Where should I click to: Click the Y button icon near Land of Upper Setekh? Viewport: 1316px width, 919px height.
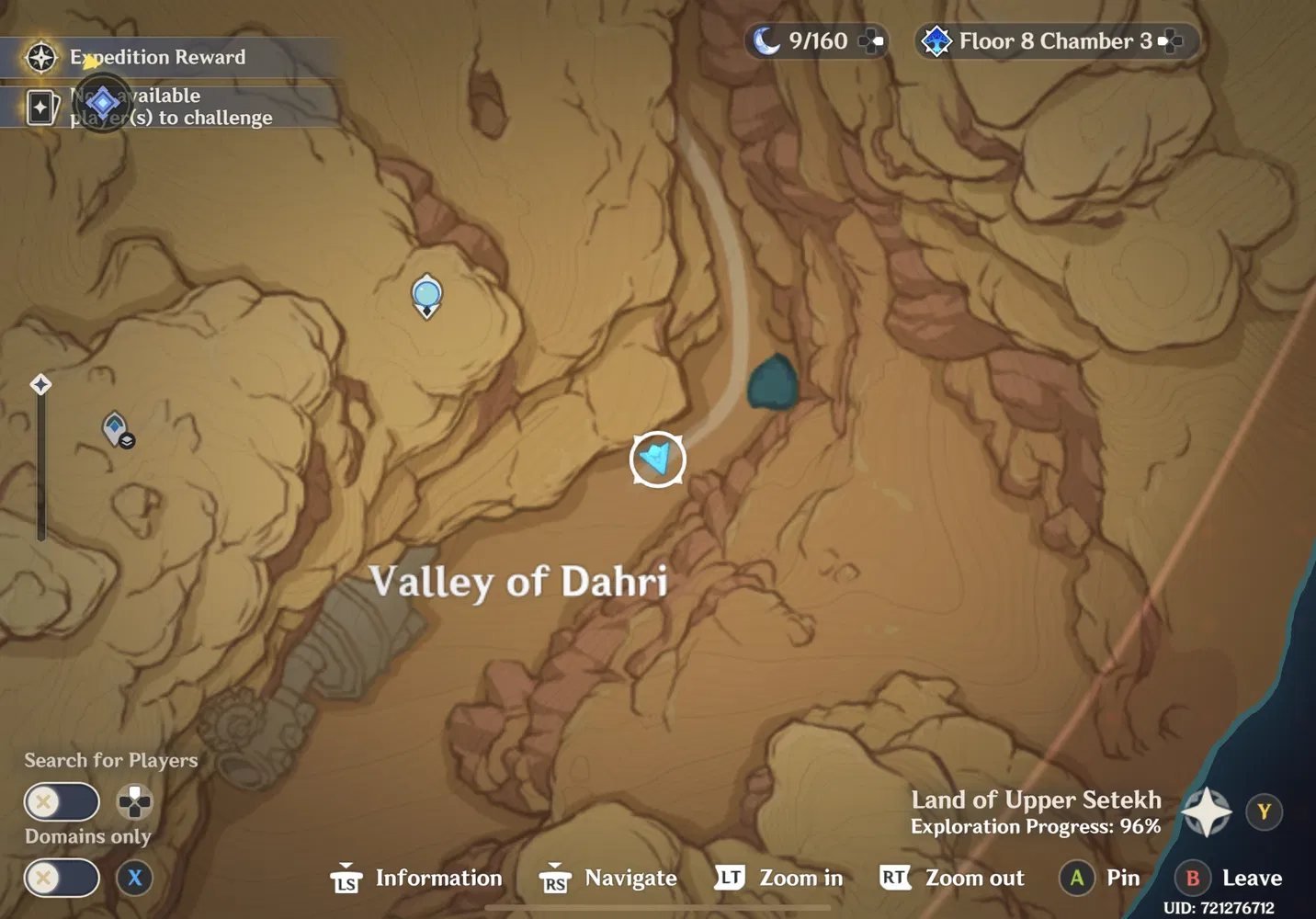[x=1265, y=811]
